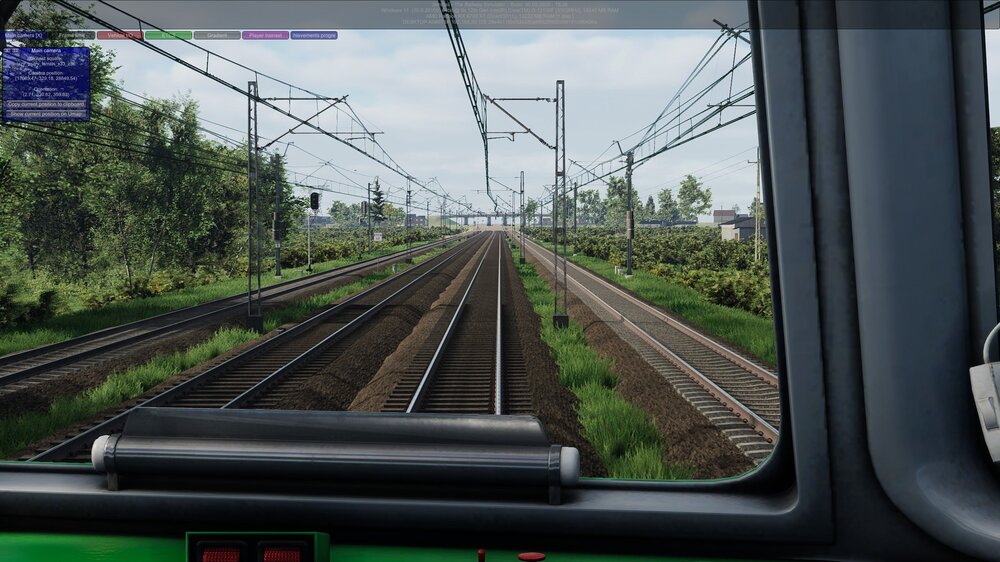Open the Movements progress debug tab
Image resolution: width=1000 pixels, height=562 pixels.
(x=314, y=35)
